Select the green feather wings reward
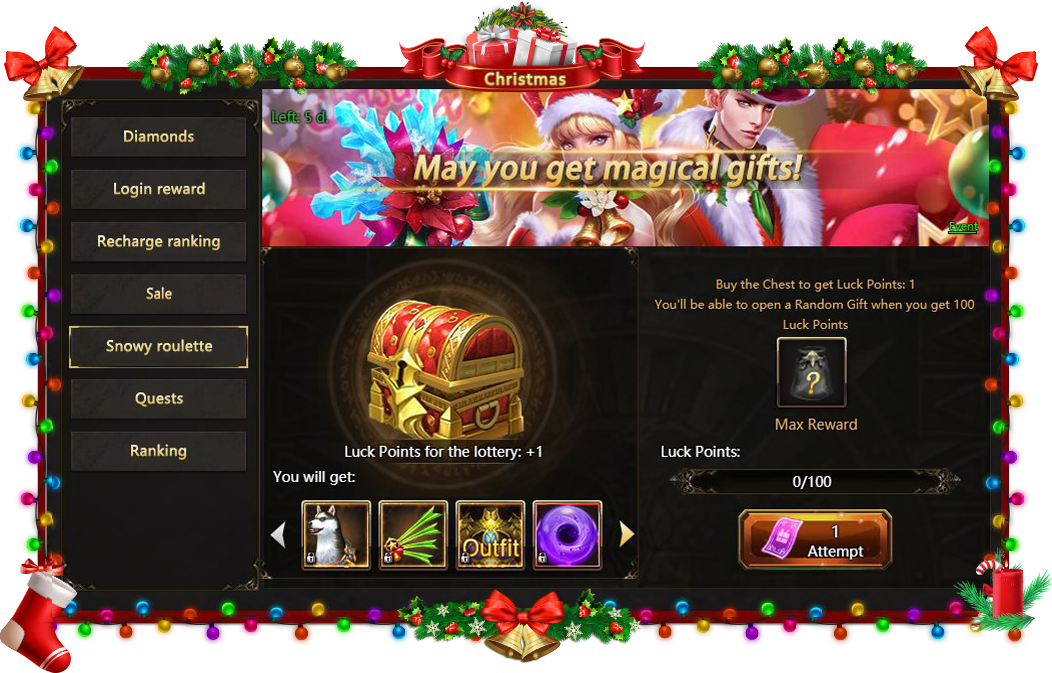This screenshot has height=673, width=1052. coord(414,535)
